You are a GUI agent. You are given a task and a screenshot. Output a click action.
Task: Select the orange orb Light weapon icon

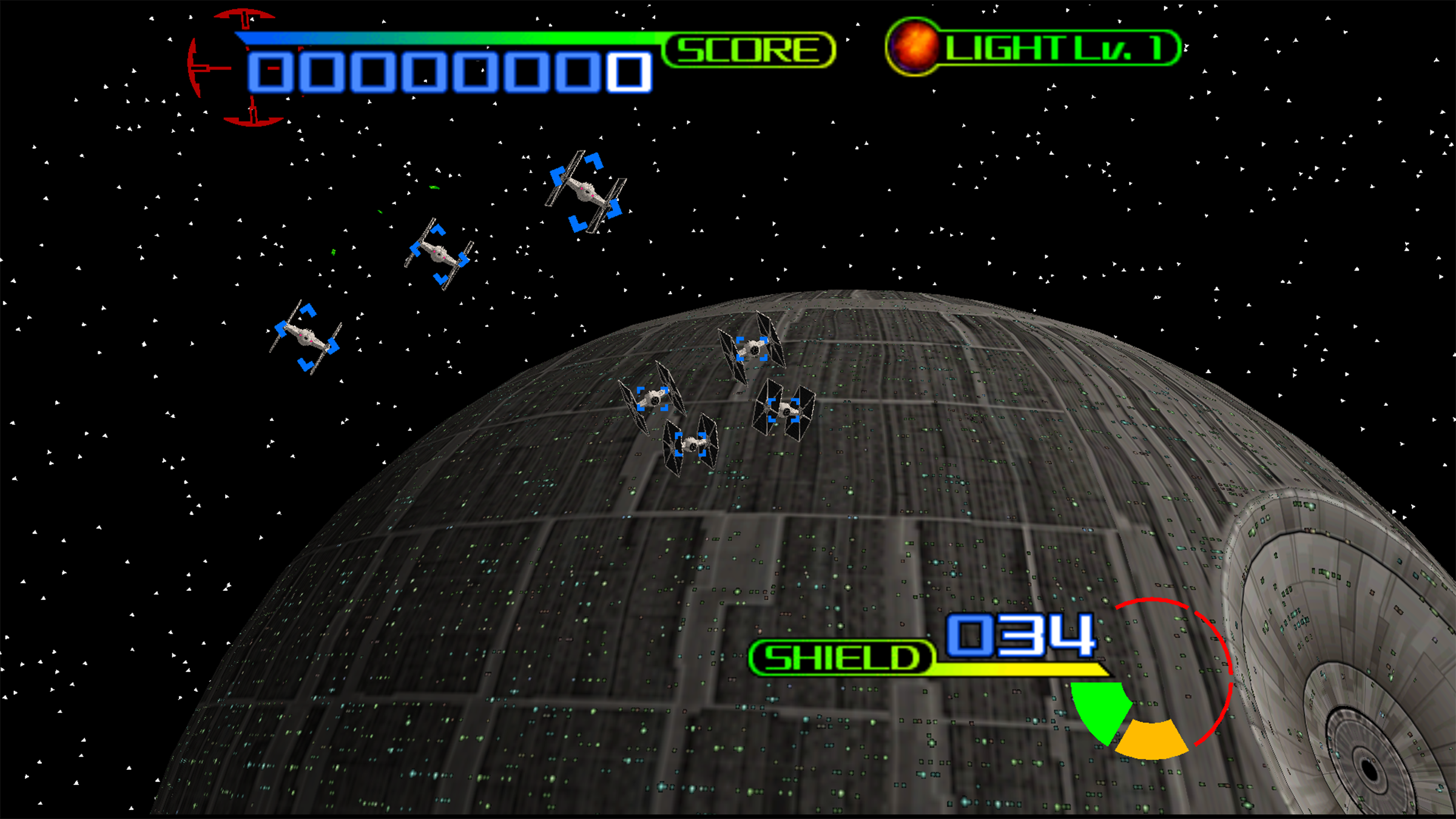[x=913, y=47]
